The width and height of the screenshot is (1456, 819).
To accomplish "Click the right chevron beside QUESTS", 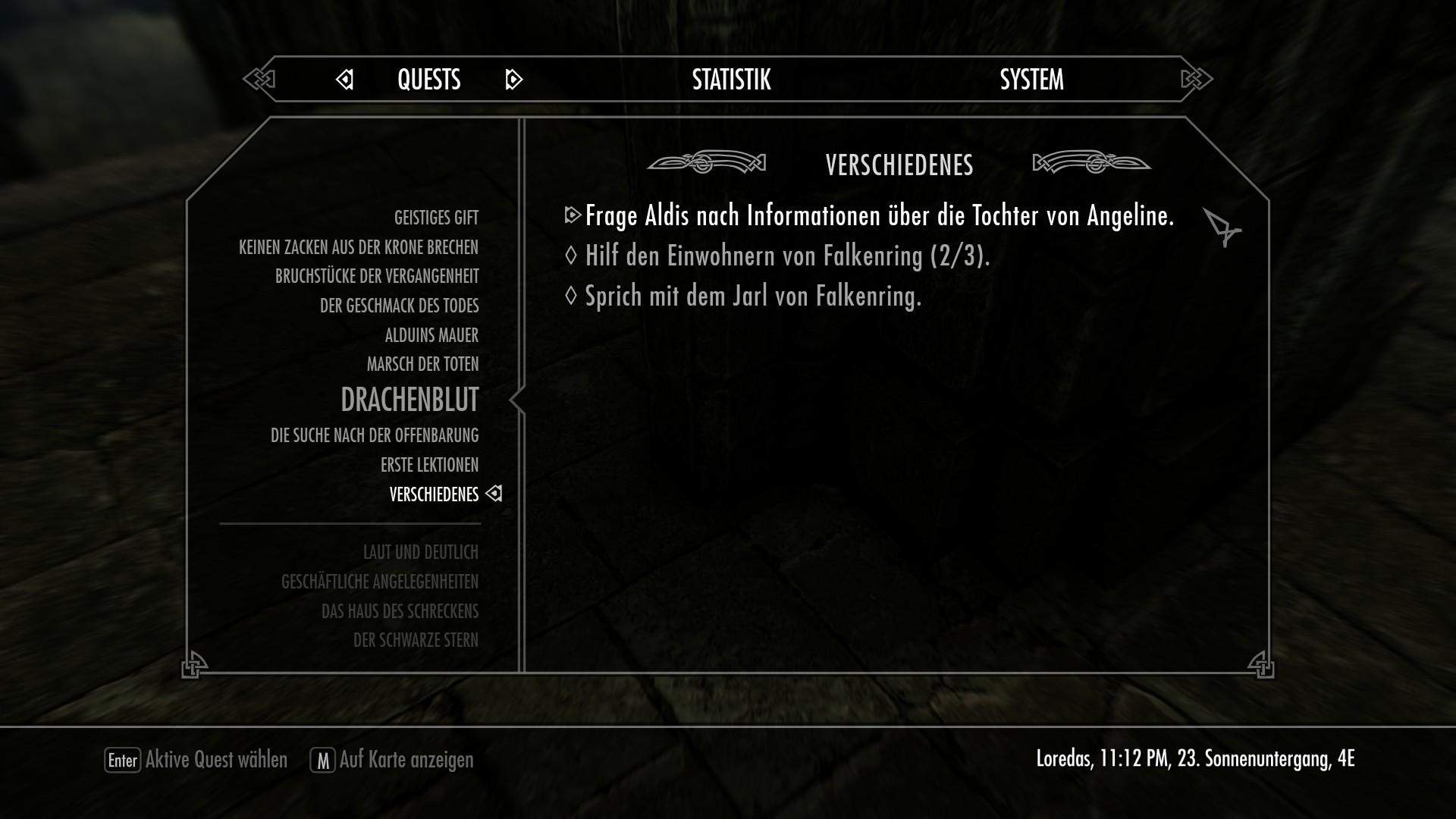I will coord(514,79).
